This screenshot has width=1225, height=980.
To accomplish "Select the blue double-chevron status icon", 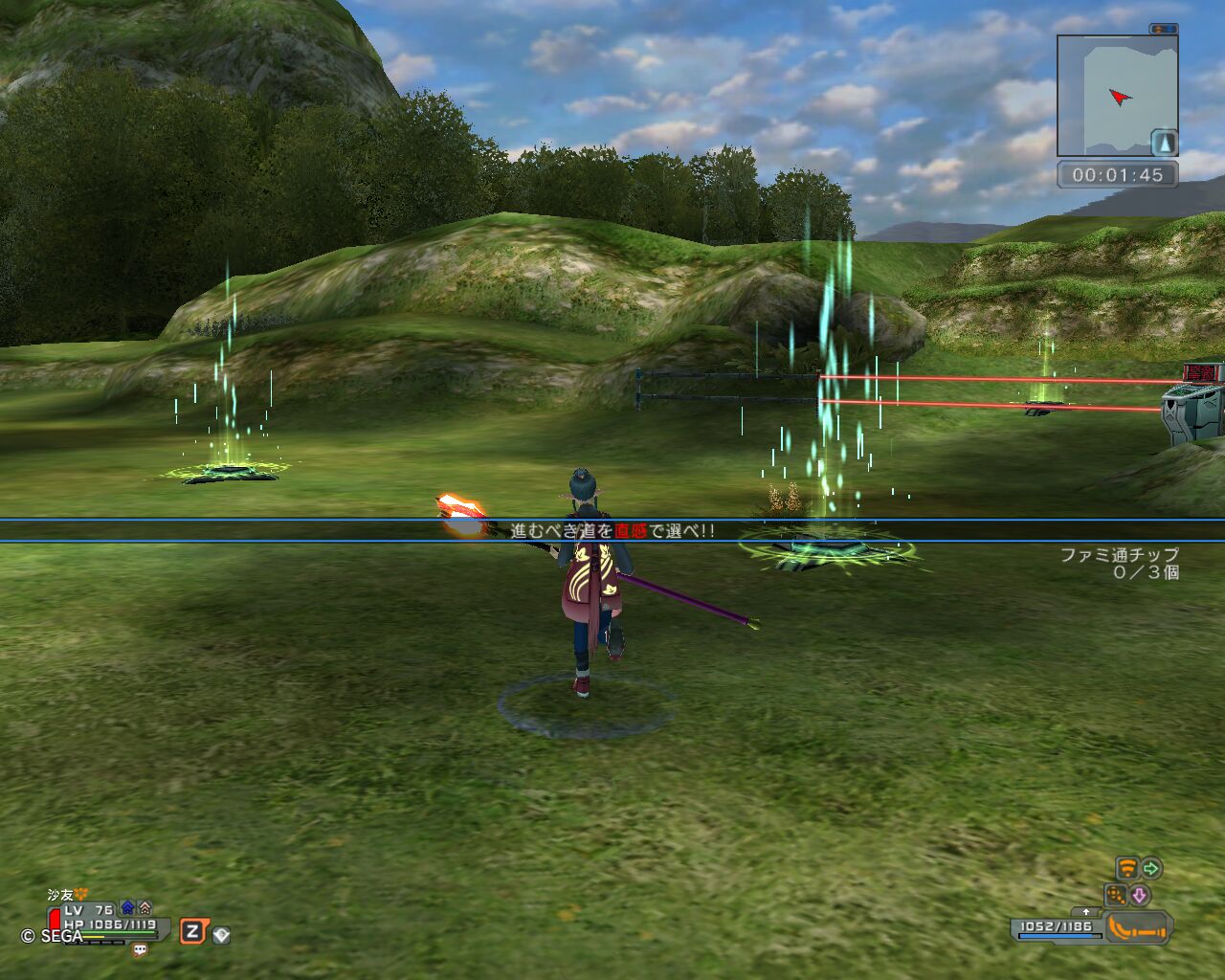I will click(x=127, y=907).
